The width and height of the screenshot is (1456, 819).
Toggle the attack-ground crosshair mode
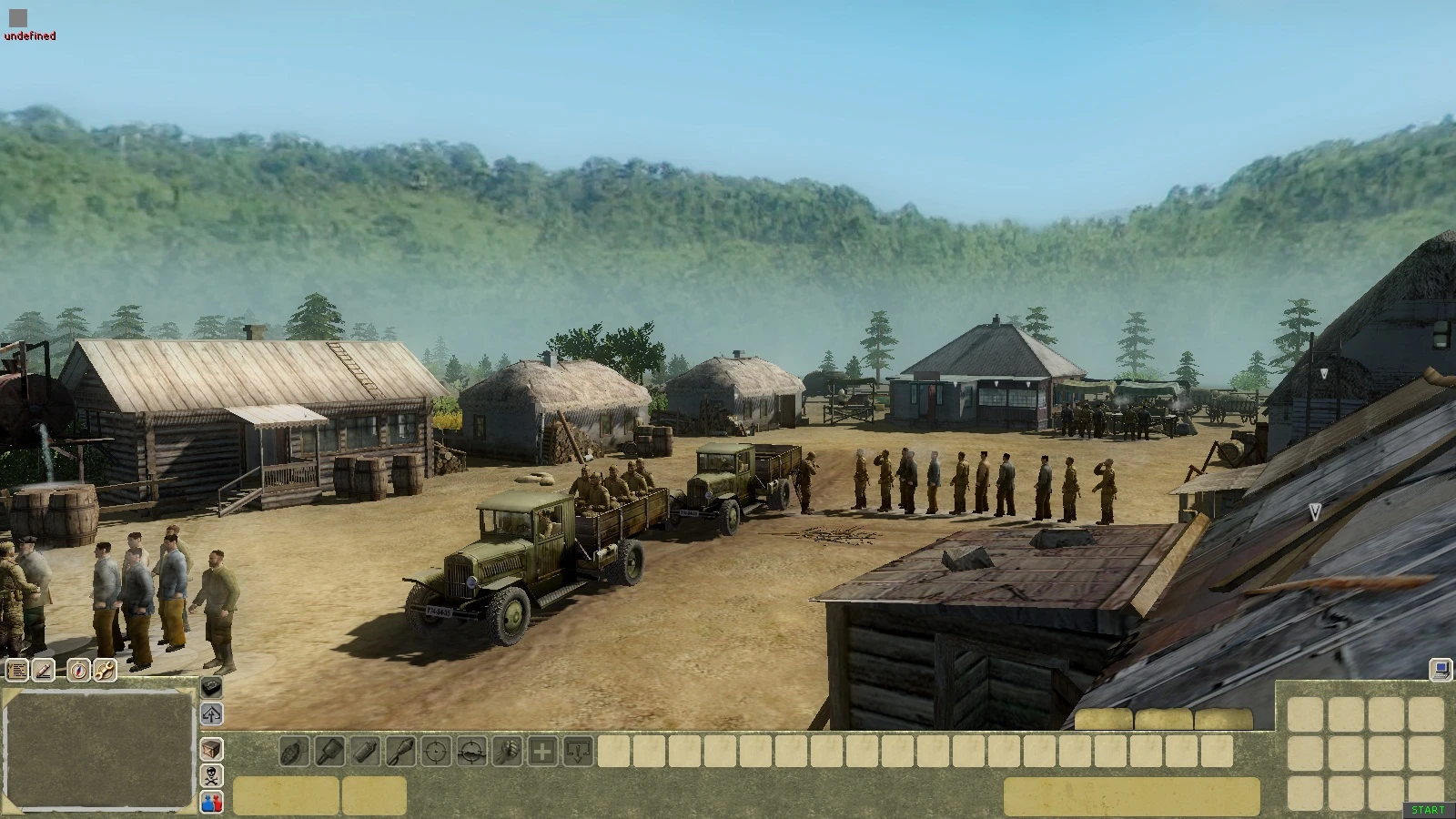pyautogui.click(x=470, y=752)
